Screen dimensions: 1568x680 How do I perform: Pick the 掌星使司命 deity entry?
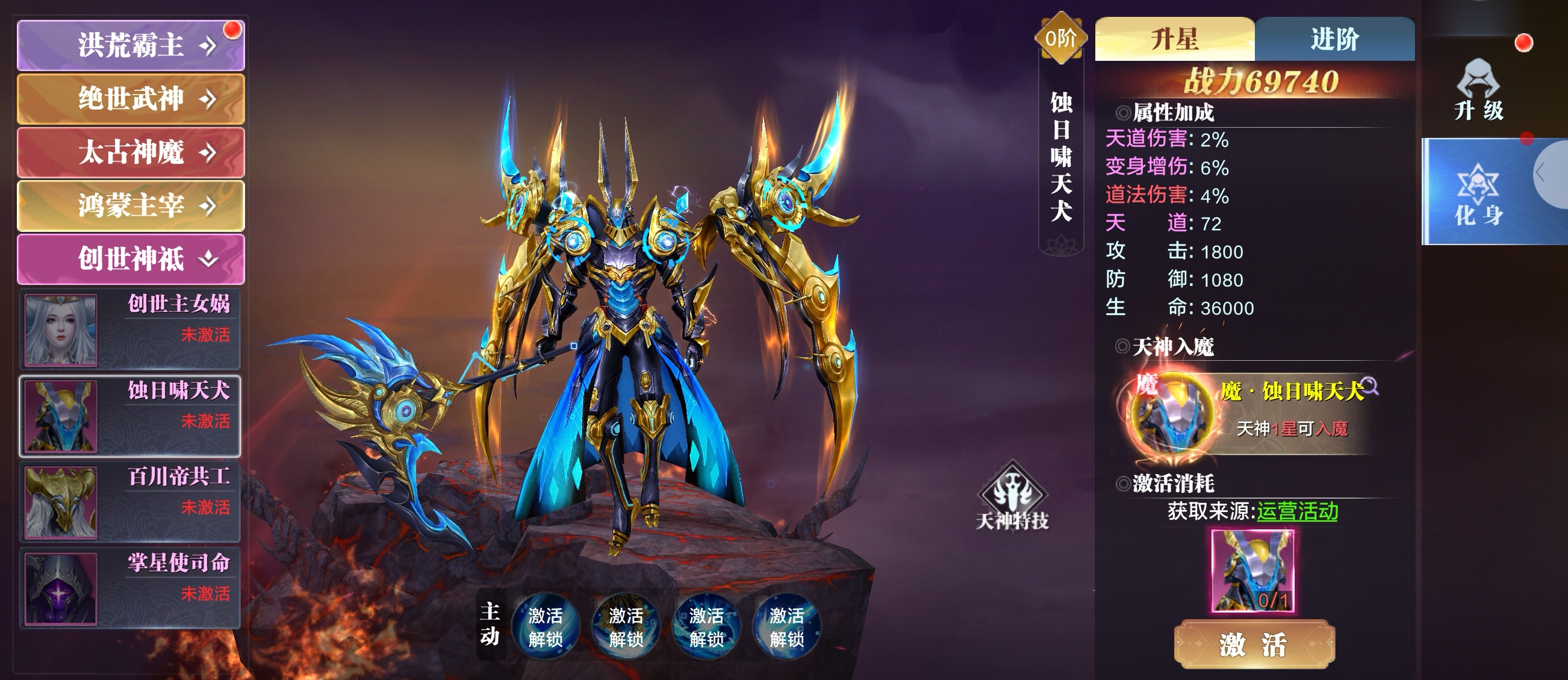pos(130,588)
